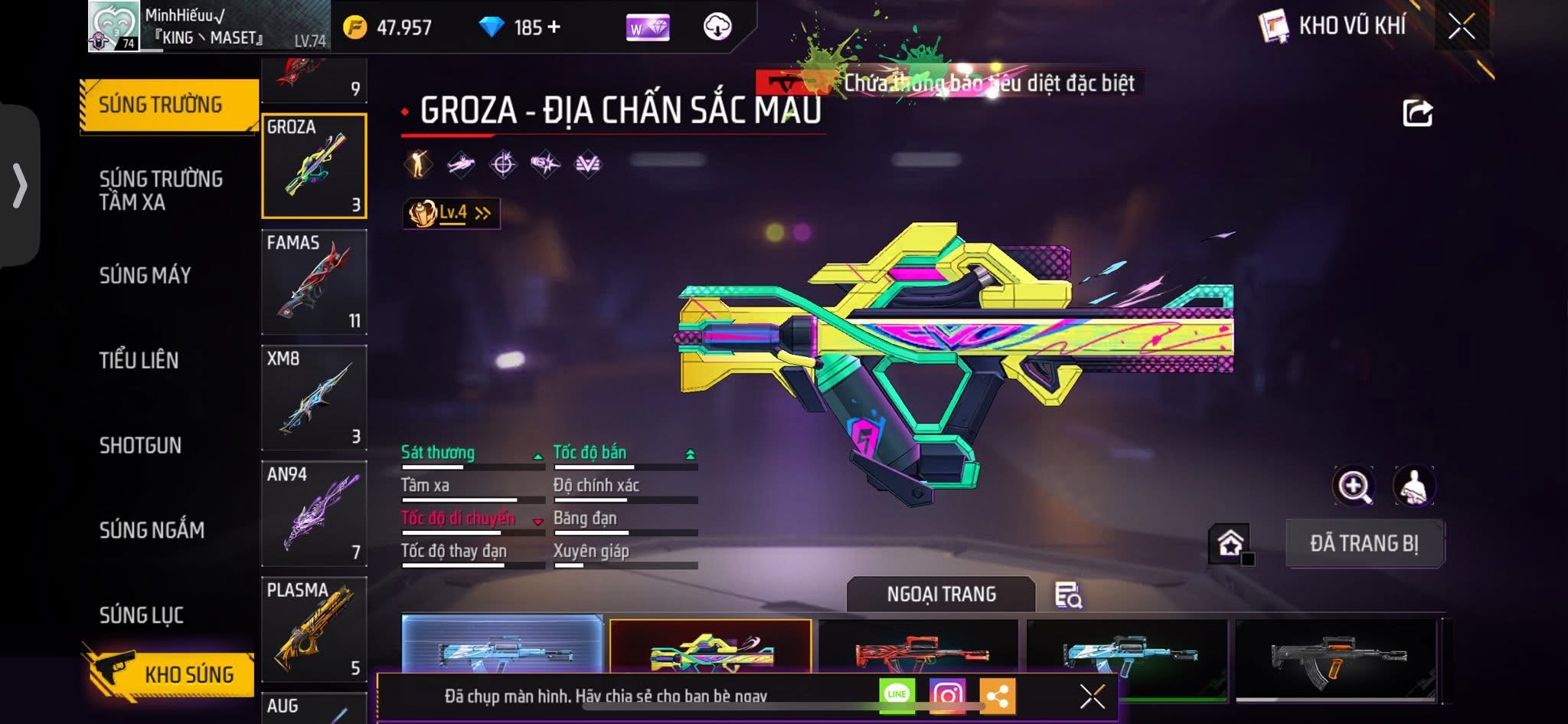The width and height of the screenshot is (1568, 724).
Task: Choose the AN94 weapon tile
Action: (314, 513)
